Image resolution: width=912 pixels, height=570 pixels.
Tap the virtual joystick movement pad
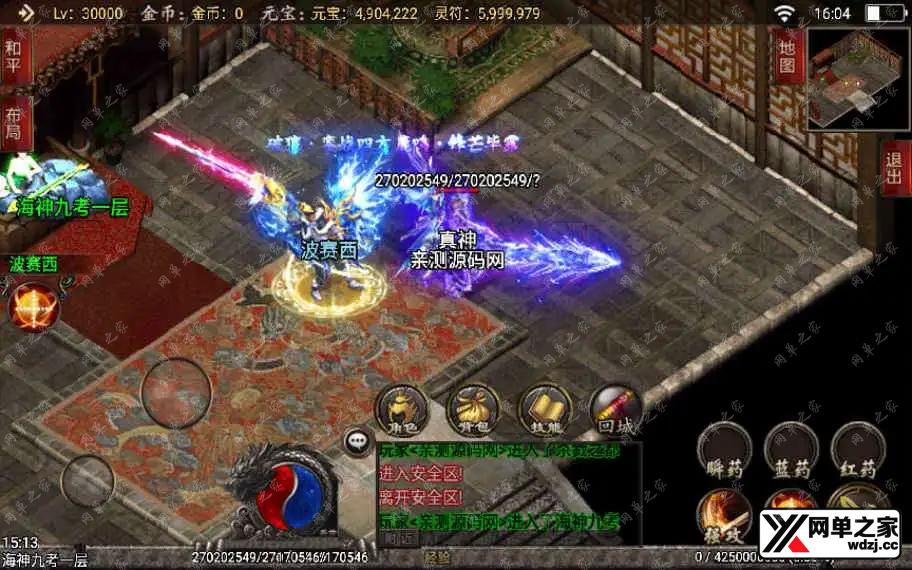pos(176,393)
